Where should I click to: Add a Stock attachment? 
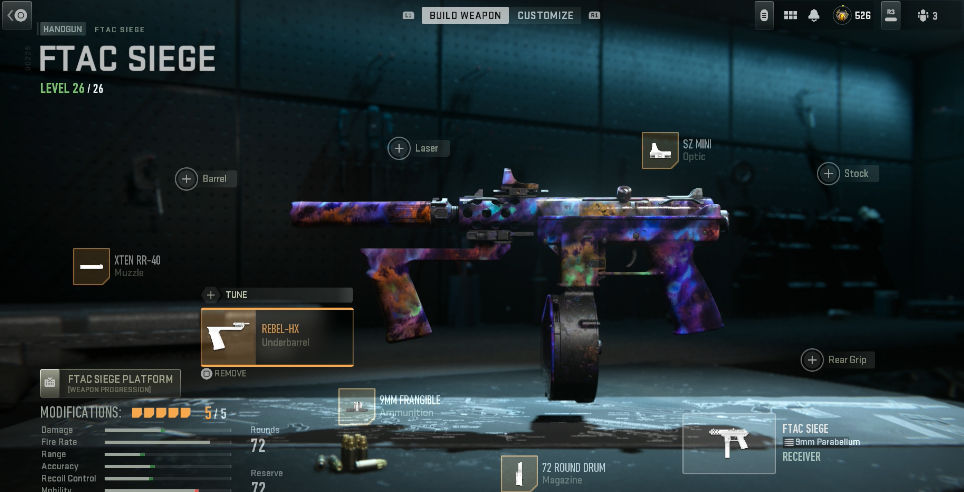tap(829, 174)
